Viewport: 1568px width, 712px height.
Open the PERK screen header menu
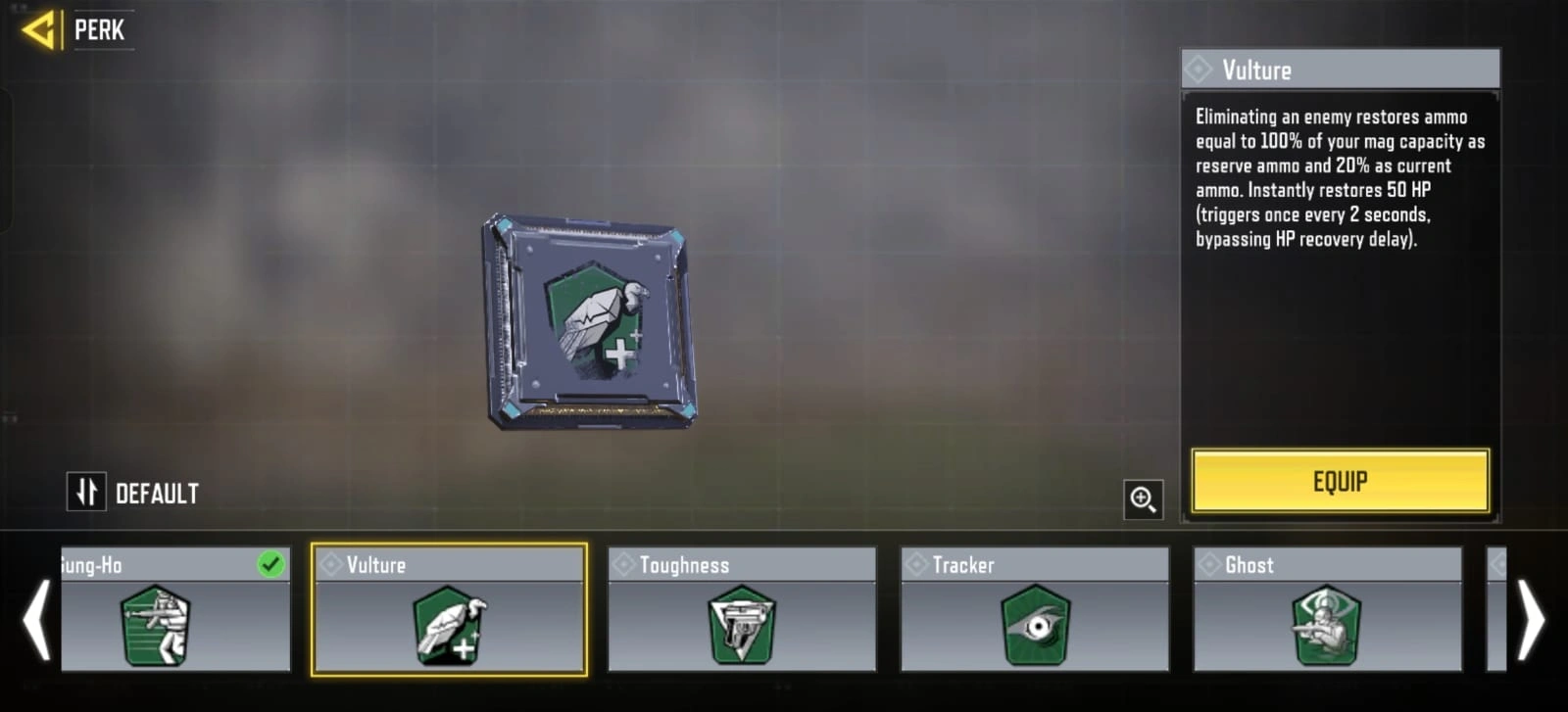[x=99, y=29]
